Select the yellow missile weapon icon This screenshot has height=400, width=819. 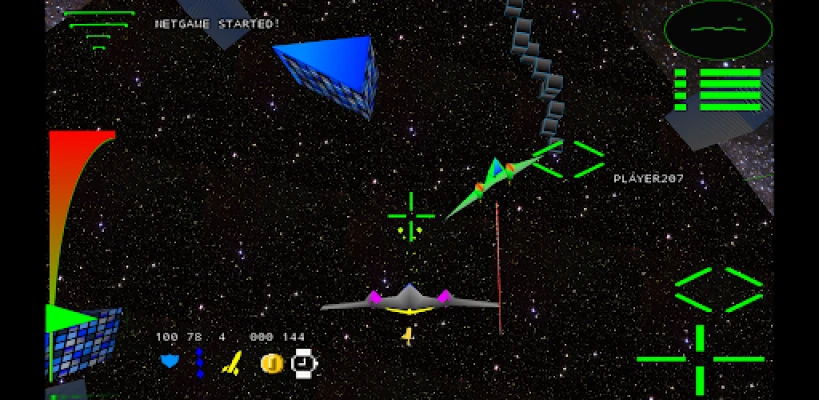coord(232,363)
